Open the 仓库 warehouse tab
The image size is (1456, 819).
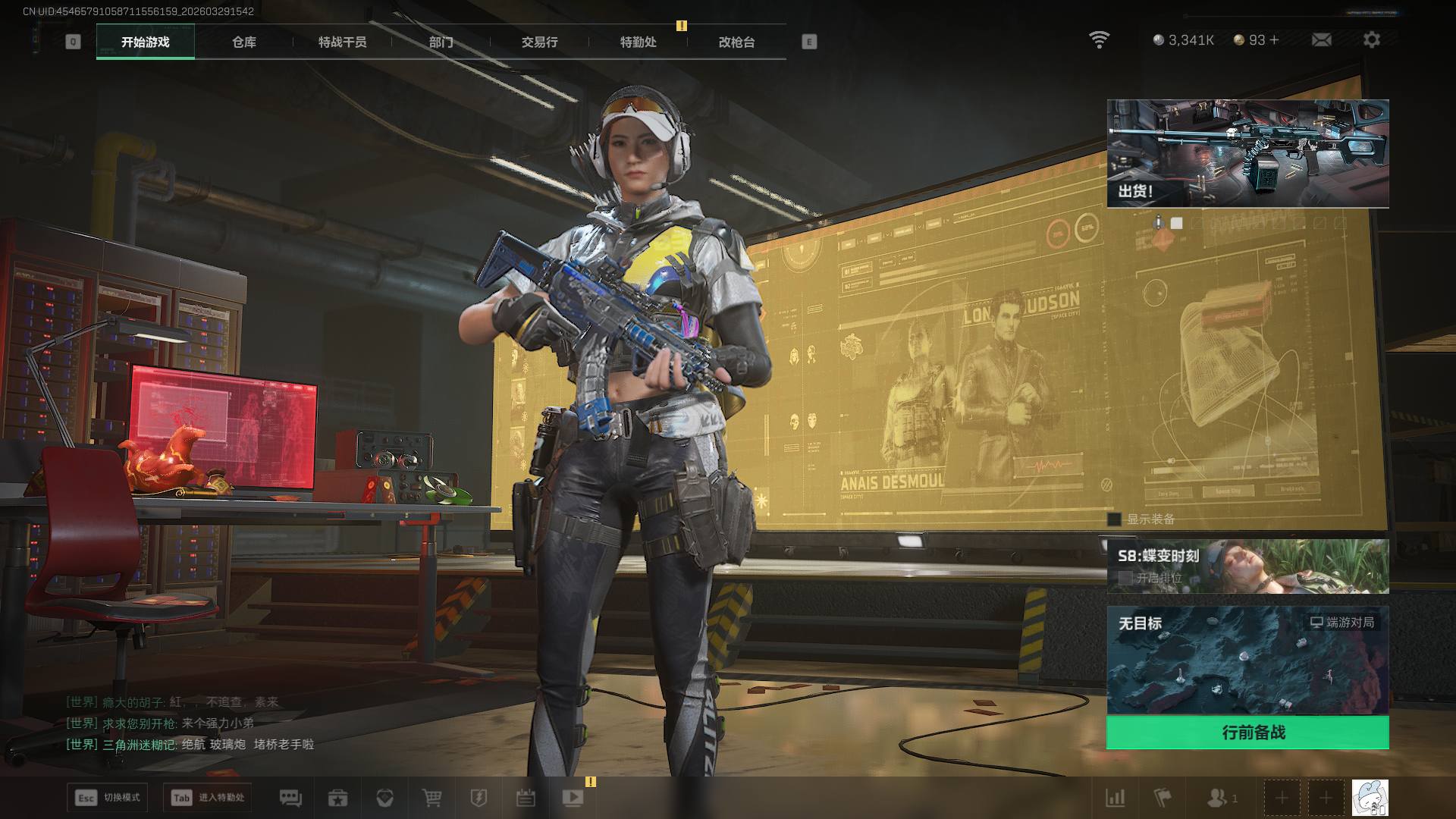point(244,42)
